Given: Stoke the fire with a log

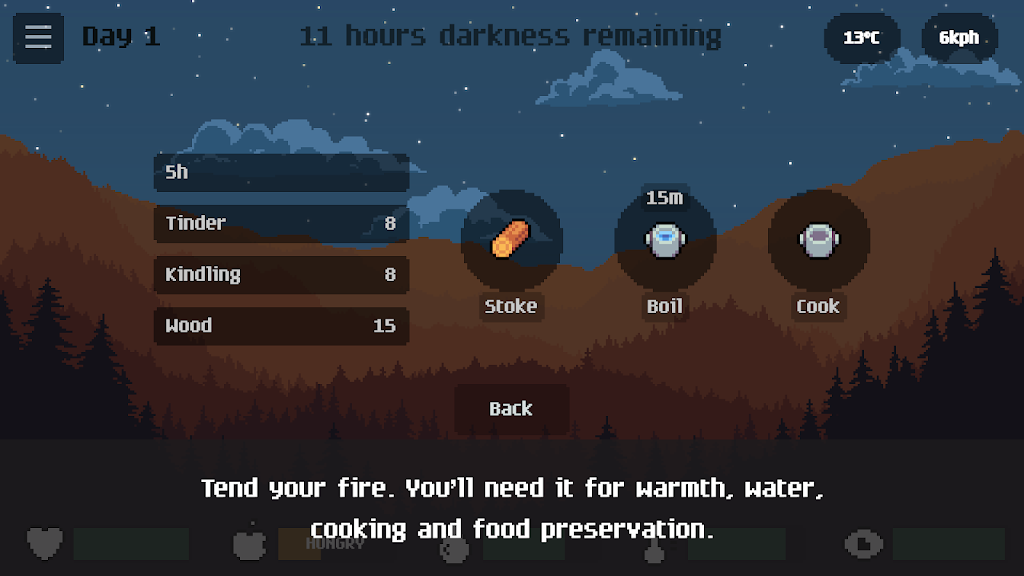Looking at the screenshot, I should point(511,241).
